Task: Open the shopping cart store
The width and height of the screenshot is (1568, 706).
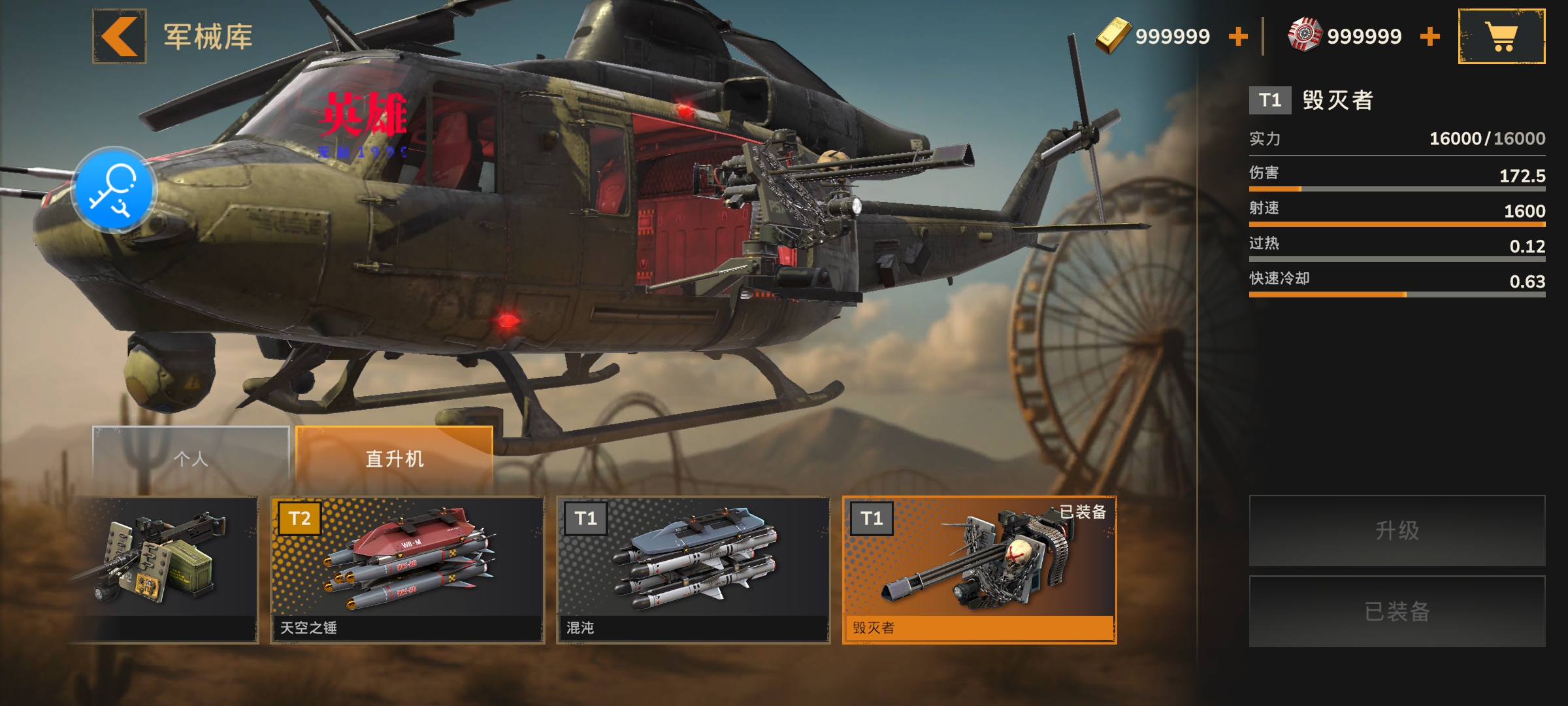Action: 1501,37
